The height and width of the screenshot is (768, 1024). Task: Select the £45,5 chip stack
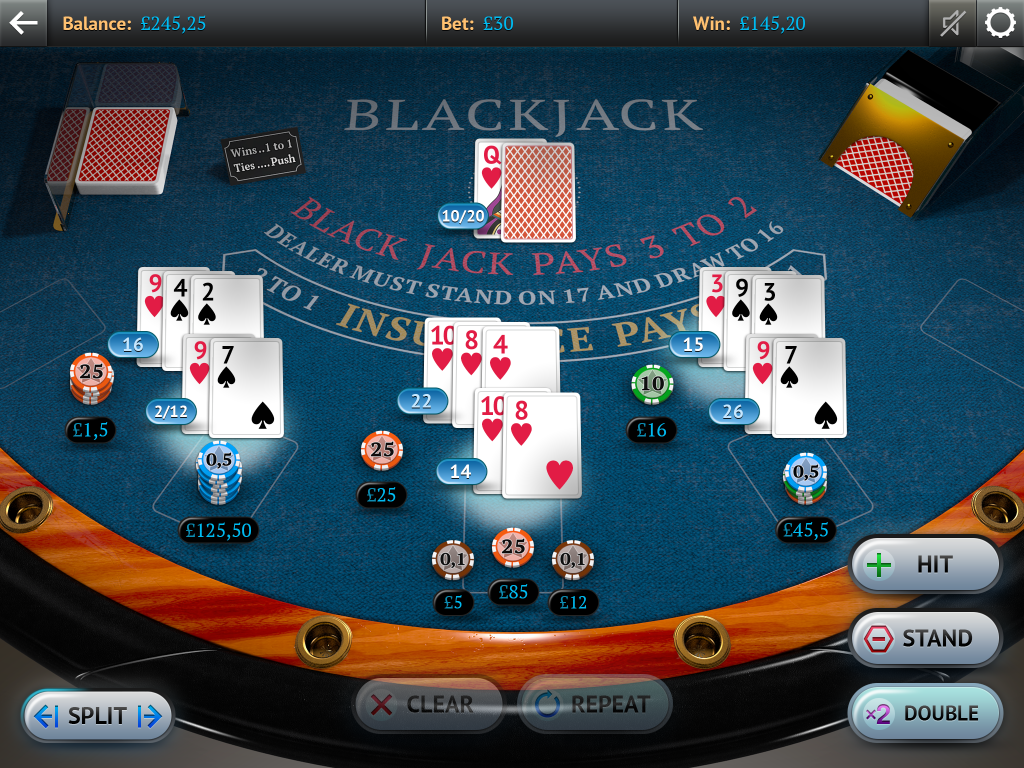[805, 478]
